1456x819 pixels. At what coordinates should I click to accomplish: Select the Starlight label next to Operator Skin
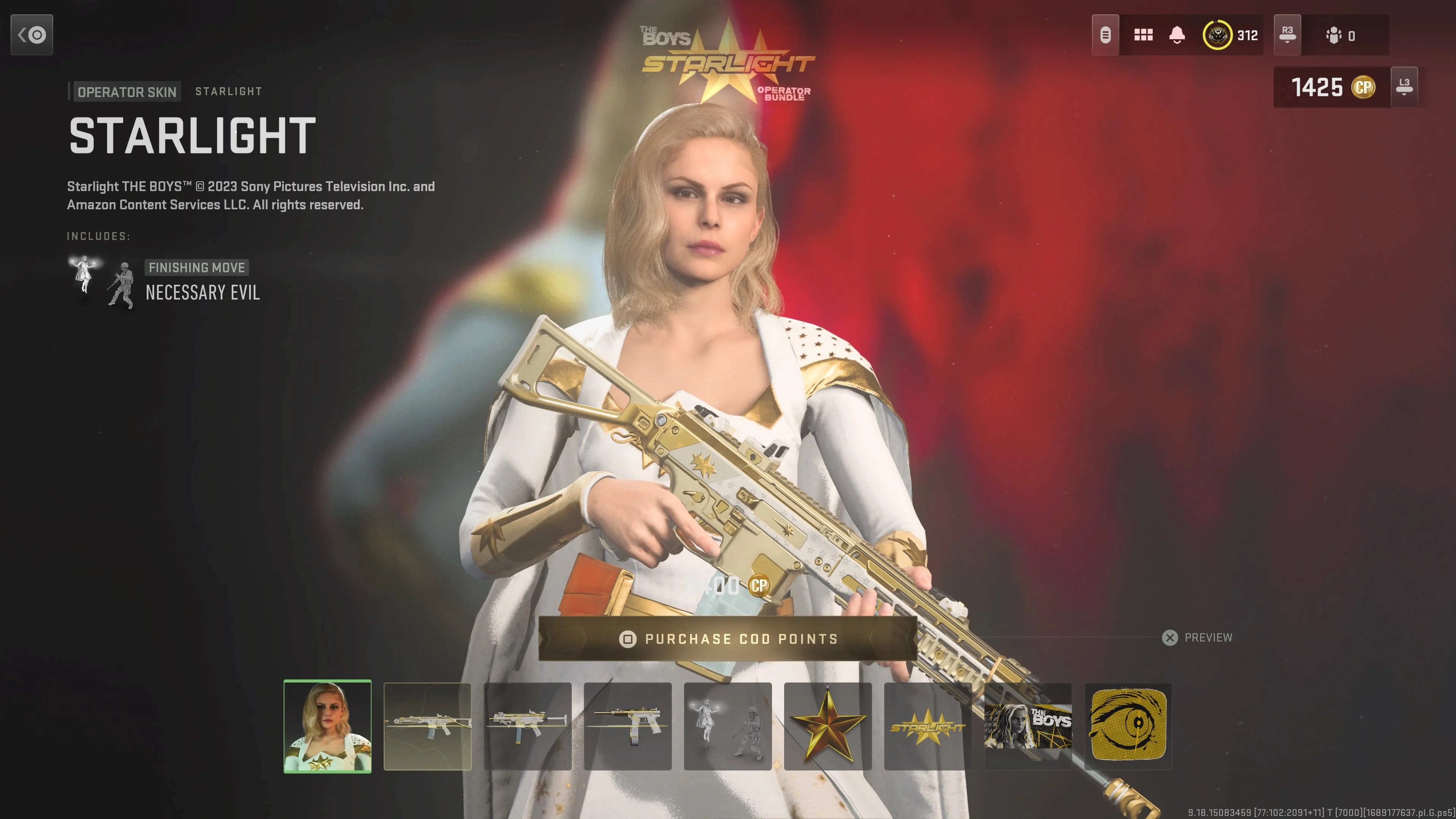point(228,91)
